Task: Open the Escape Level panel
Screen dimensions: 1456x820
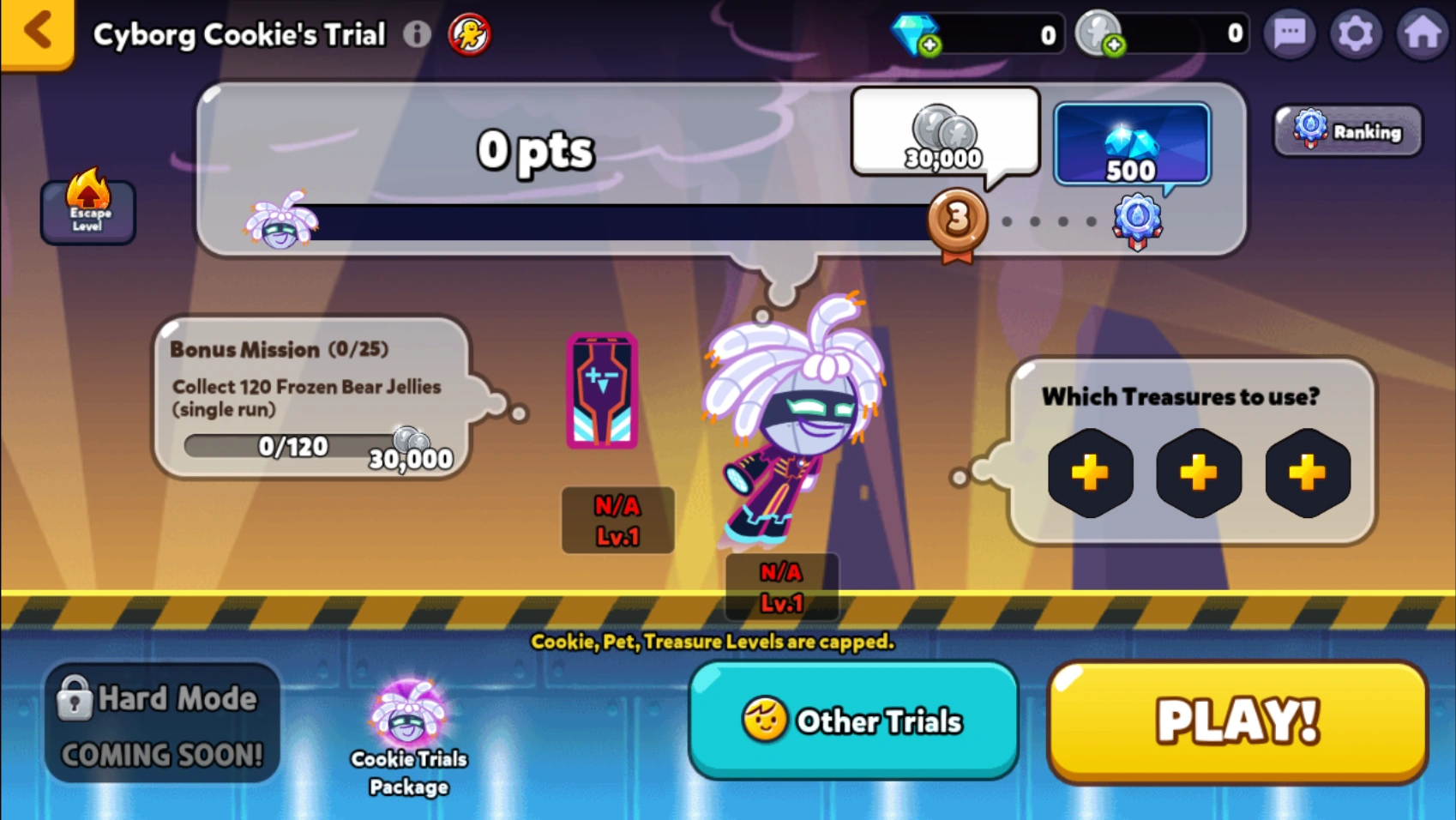Action: [x=87, y=211]
